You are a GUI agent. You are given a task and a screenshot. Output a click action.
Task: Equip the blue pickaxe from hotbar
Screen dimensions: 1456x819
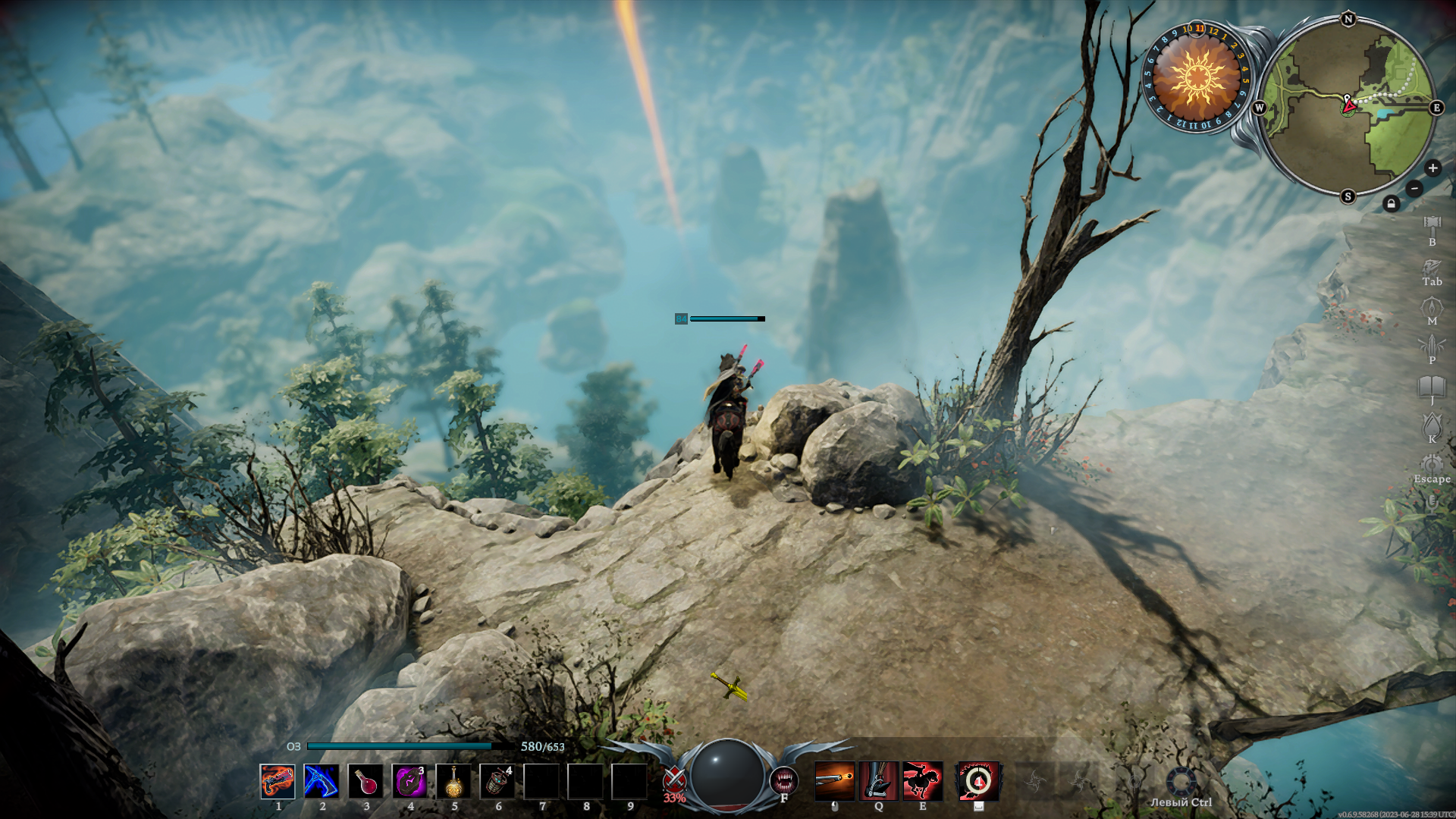322,781
